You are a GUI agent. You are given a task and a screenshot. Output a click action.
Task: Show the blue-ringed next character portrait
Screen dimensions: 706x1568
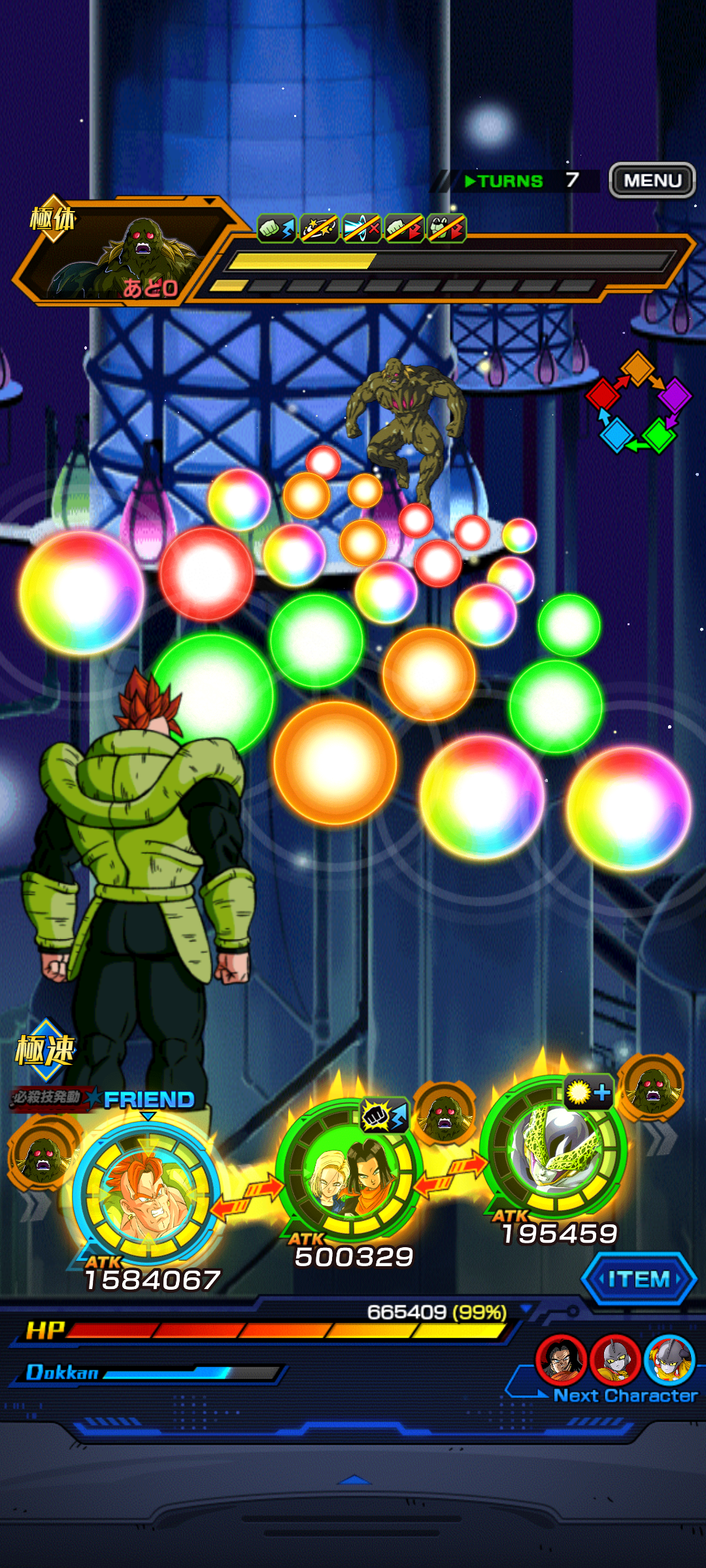669,1360
